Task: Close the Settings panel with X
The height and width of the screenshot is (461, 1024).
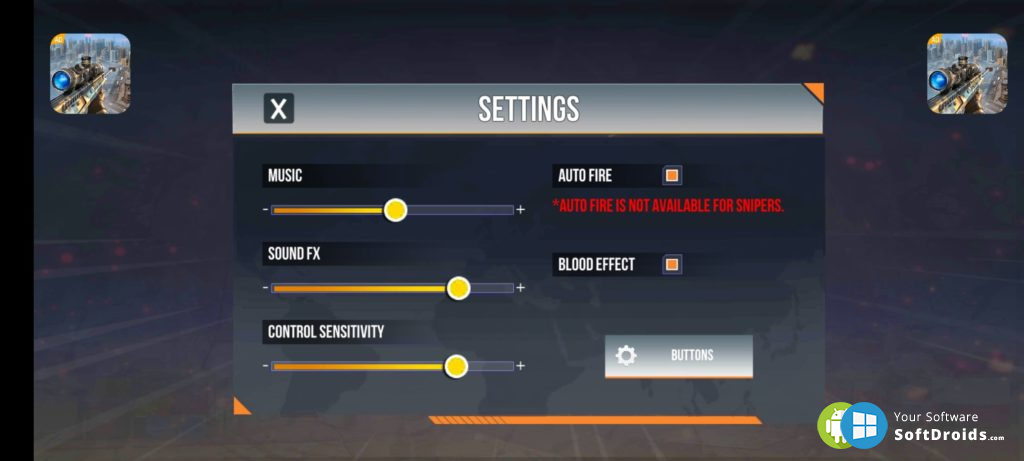Action: click(279, 109)
